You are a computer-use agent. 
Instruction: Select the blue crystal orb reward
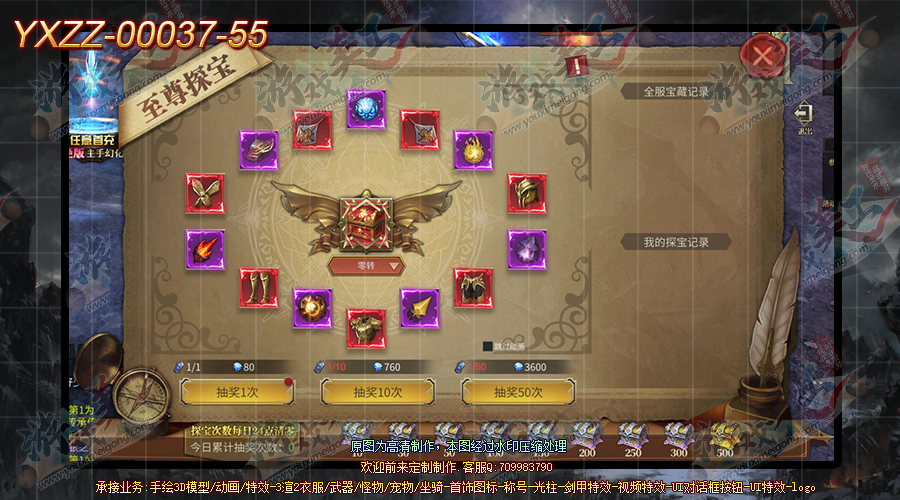[x=366, y=109]
